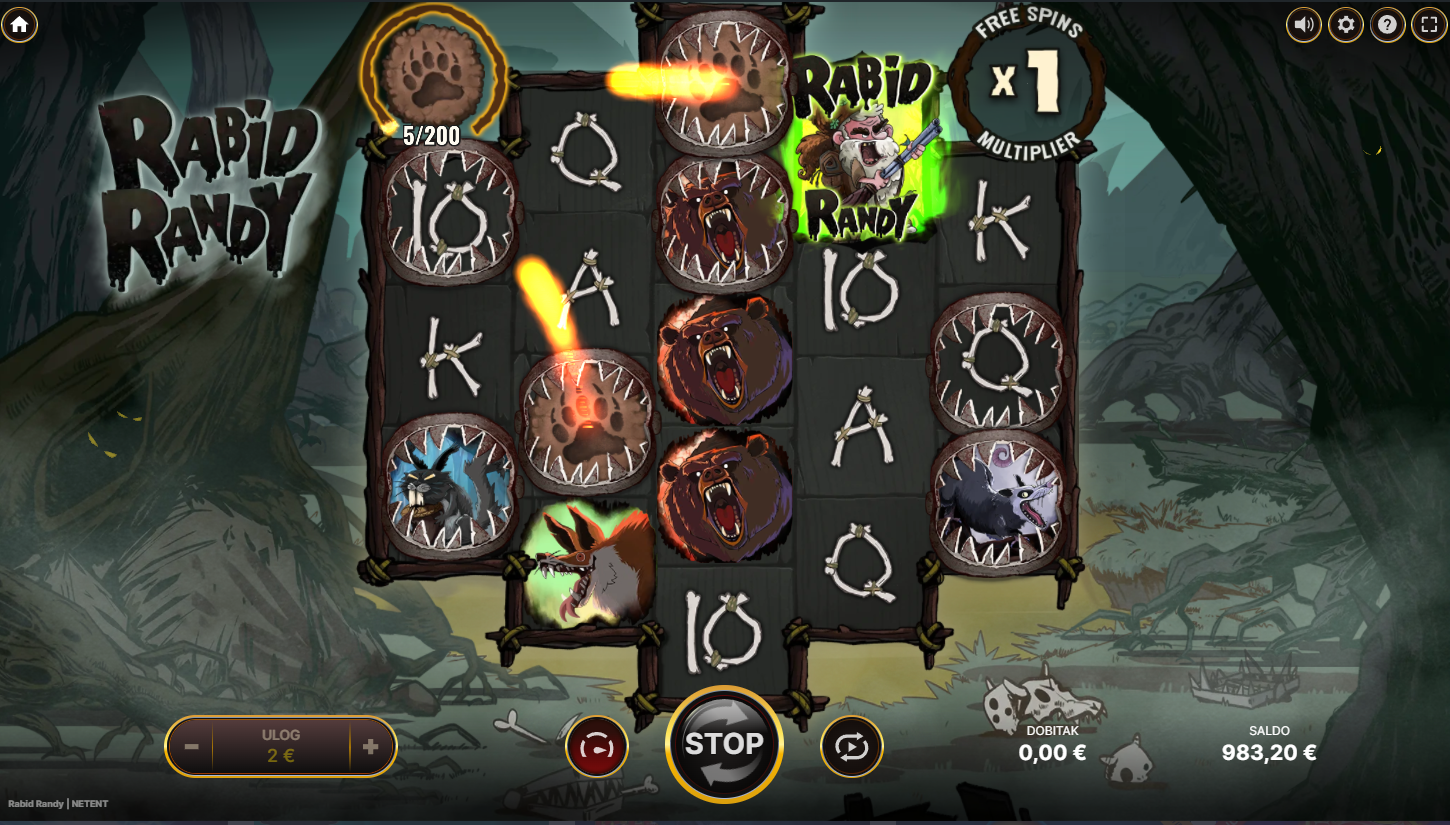This screenshot has height=825, width=1450.
Task: Decrease the bet with minus button
Action: click(192, 746)
